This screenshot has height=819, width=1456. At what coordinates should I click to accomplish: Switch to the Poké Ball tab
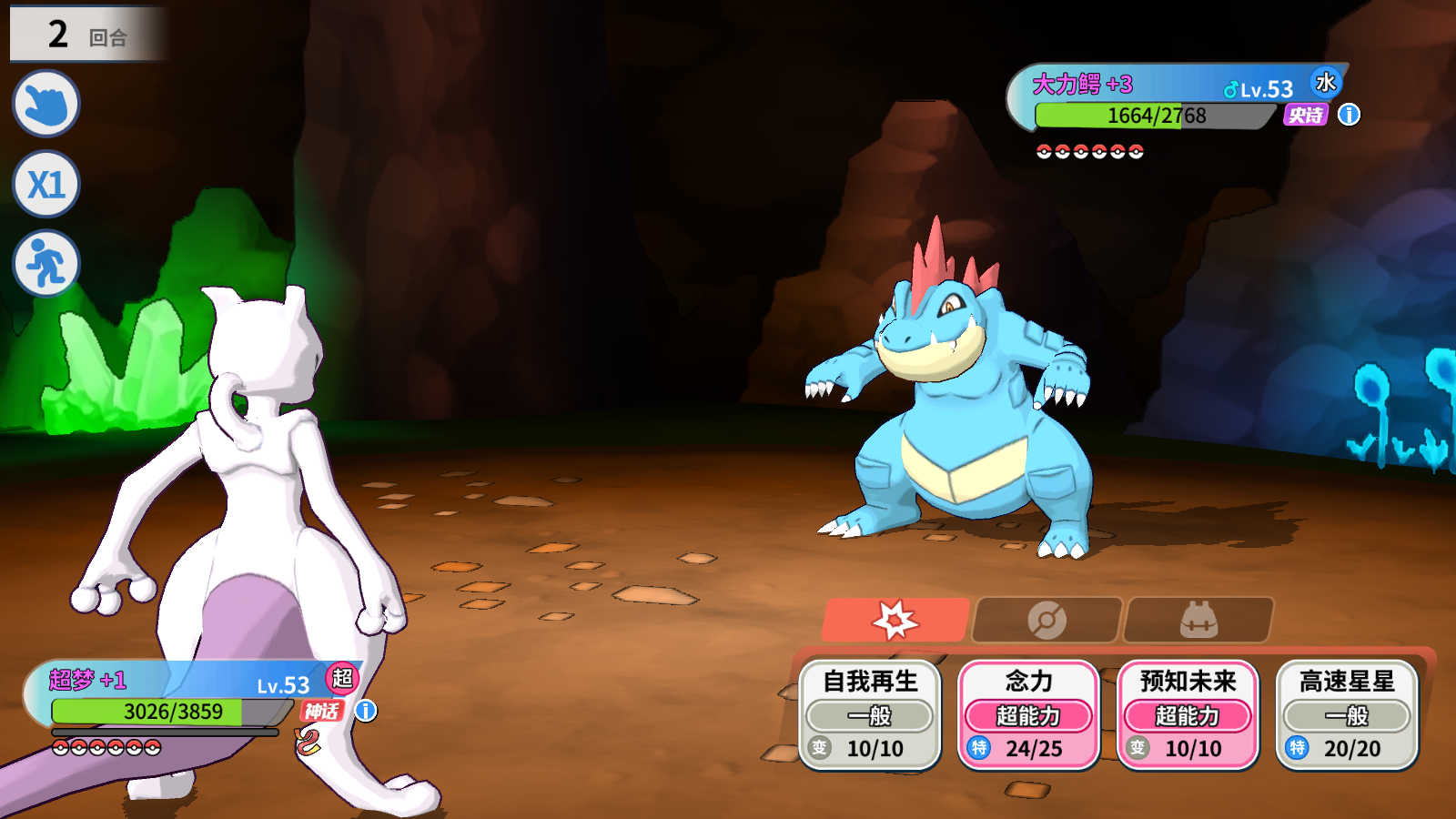(x=1046, y=621)
